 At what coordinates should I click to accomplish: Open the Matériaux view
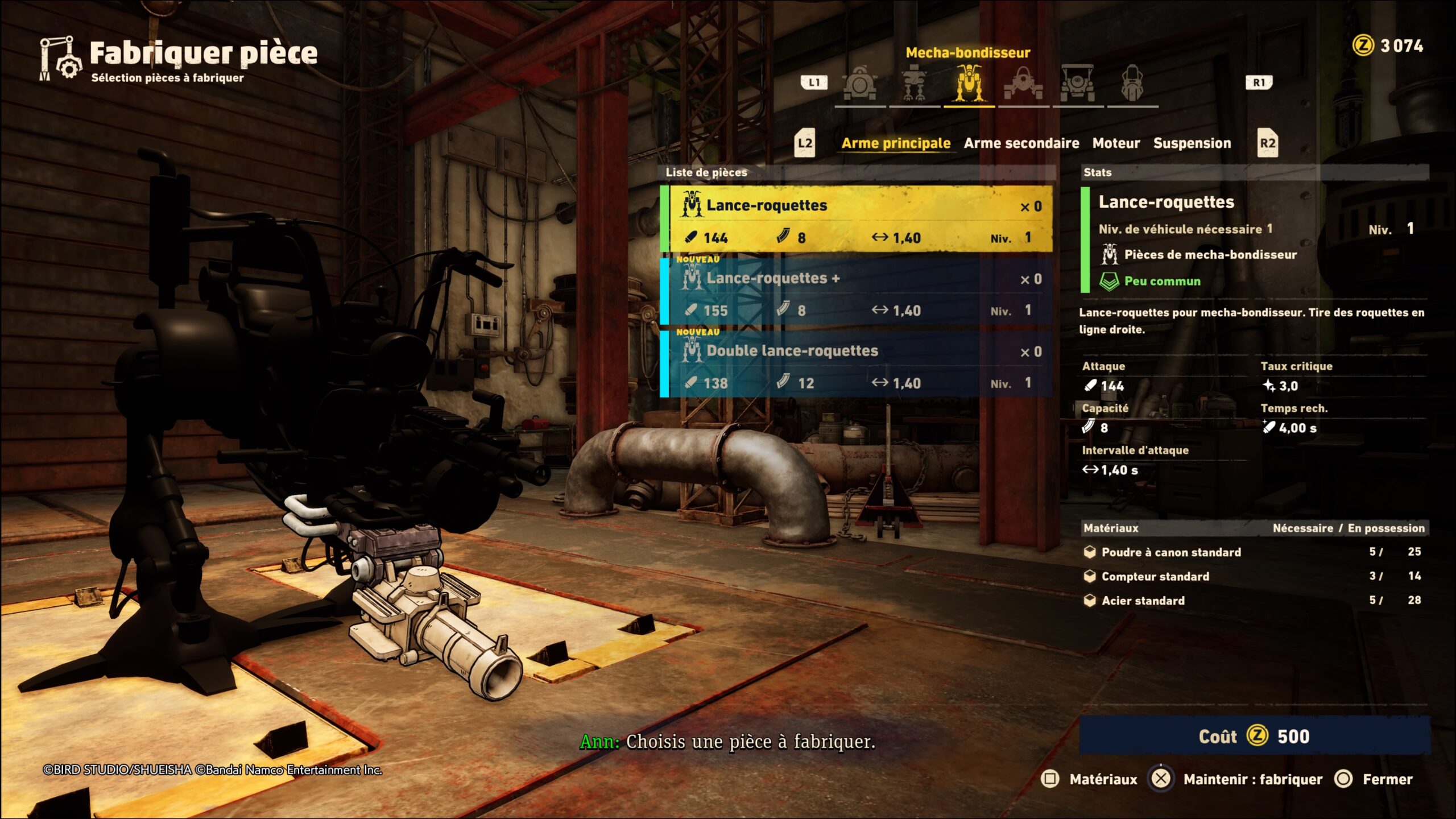(1090, 779)
